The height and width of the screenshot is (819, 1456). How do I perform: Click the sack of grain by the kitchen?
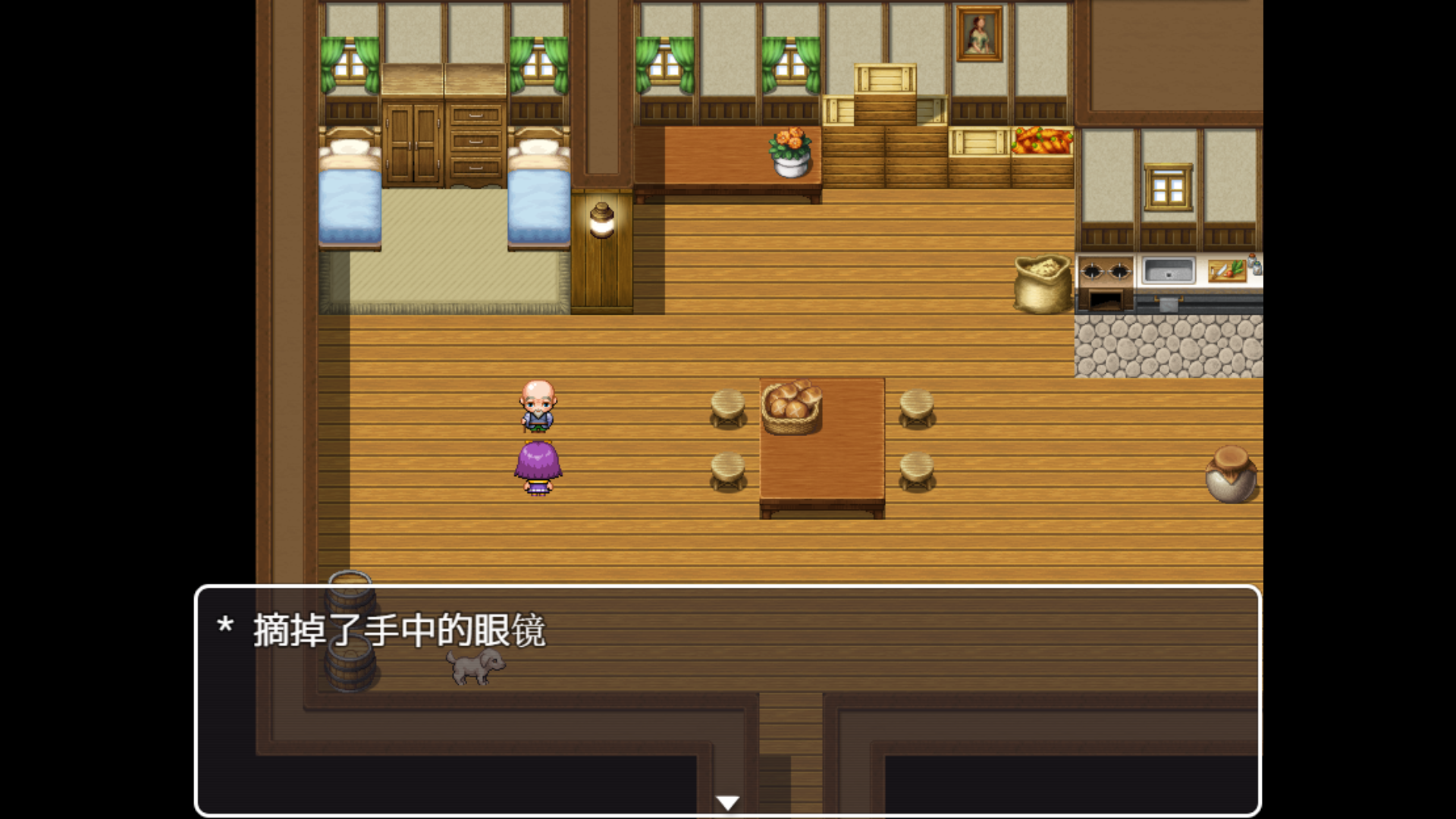pos(1043,284)
